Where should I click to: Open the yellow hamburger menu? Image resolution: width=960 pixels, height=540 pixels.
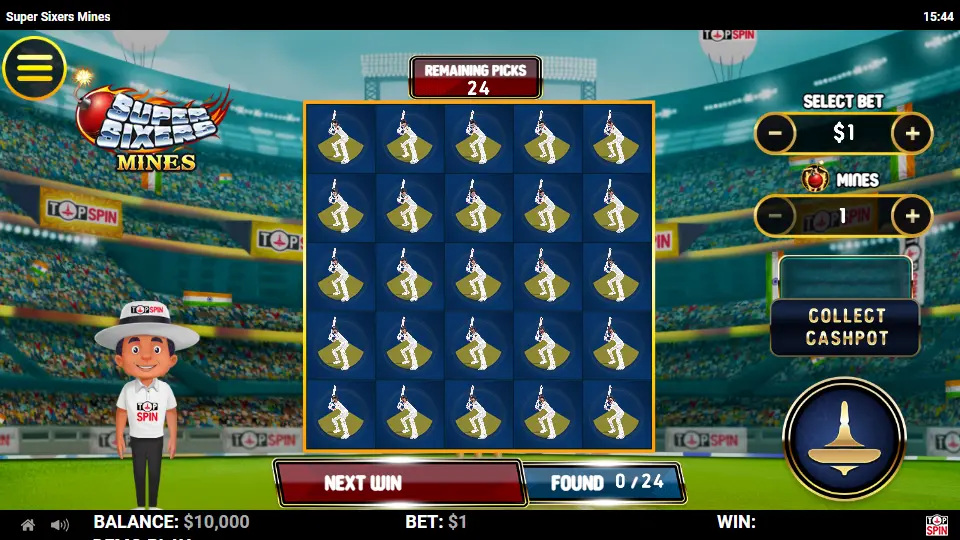tap(34, 68)
